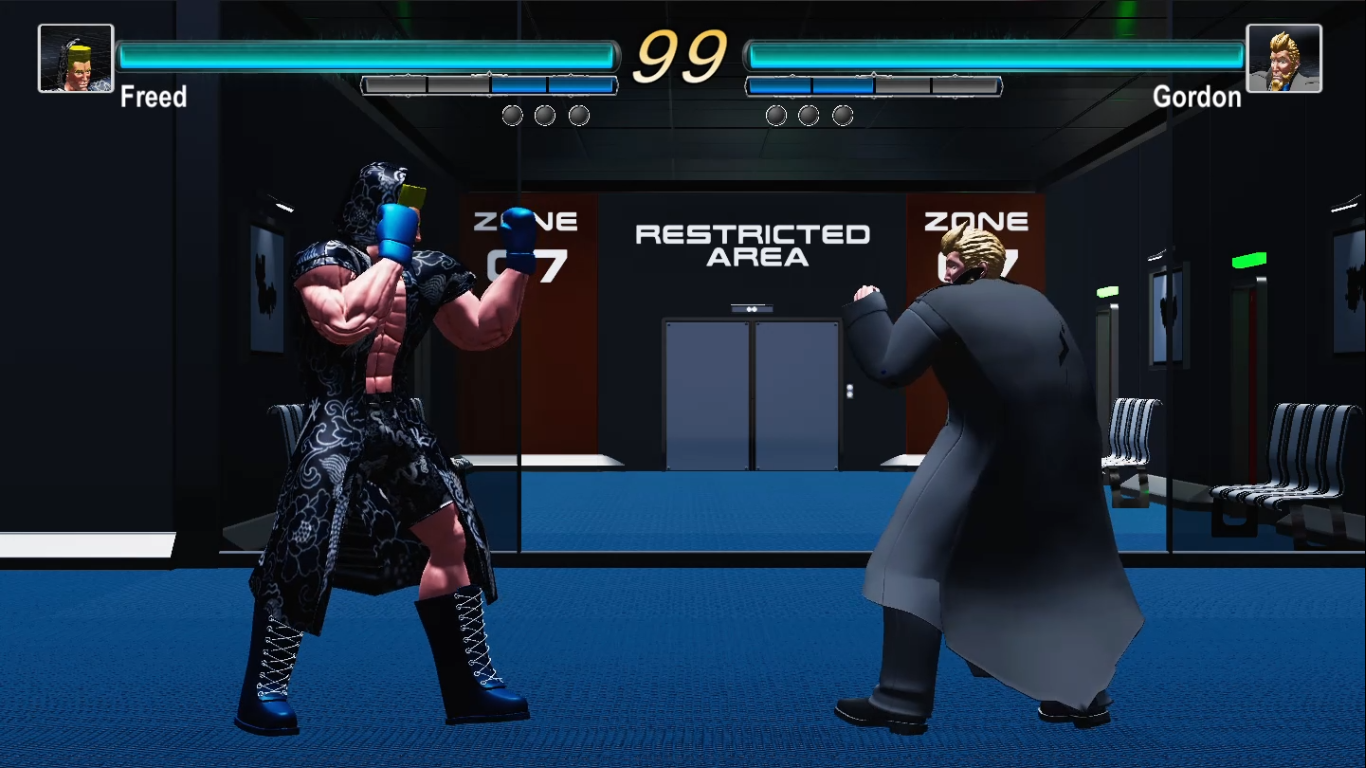
Task: Select the Gordon name label
Action: coord(1200,97)
